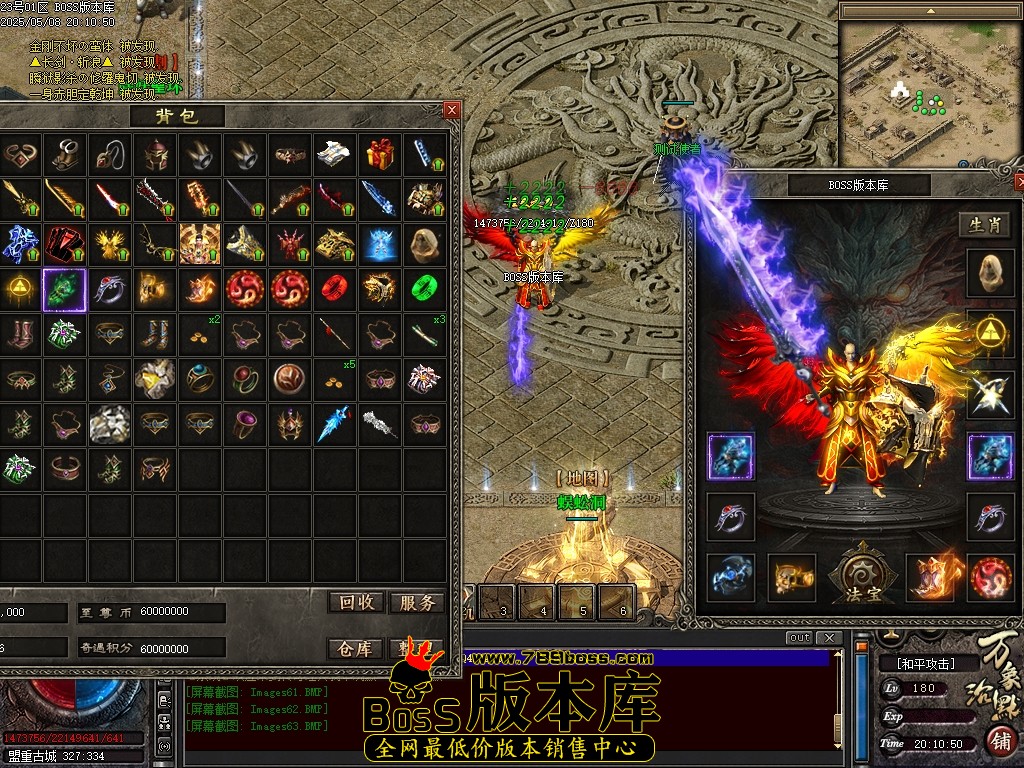
Task: Select the equipped hood helmet slot
Action: point(990,272)
